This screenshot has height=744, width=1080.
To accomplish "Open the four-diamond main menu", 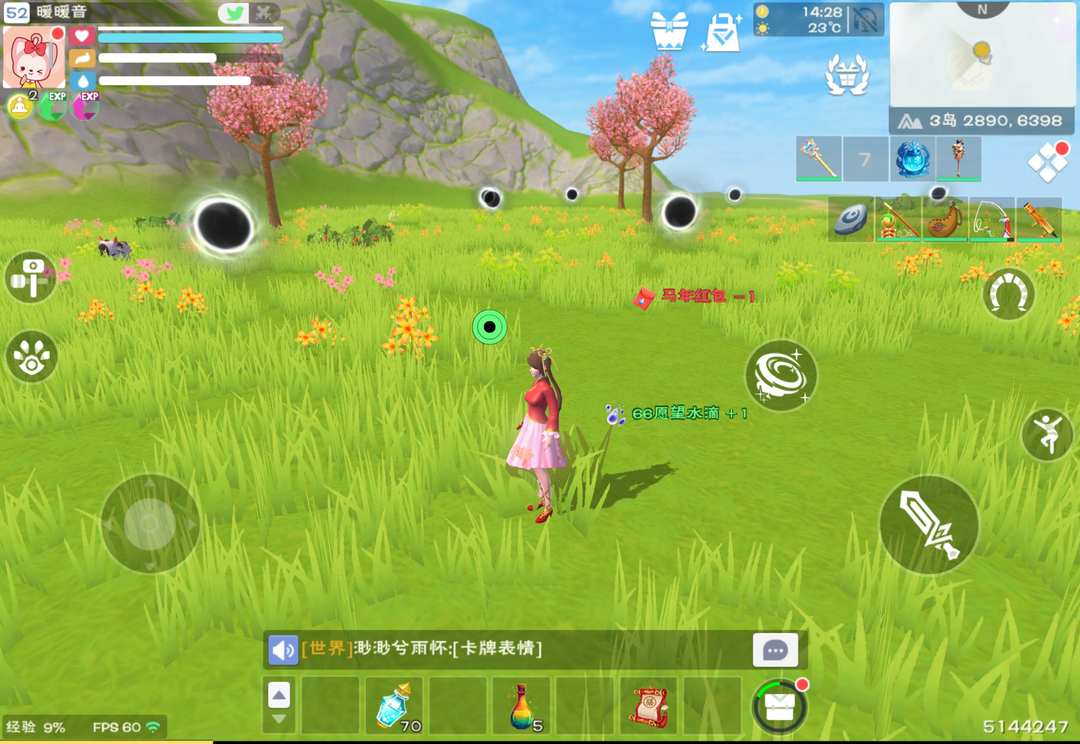I will (x=1046, y=163).
